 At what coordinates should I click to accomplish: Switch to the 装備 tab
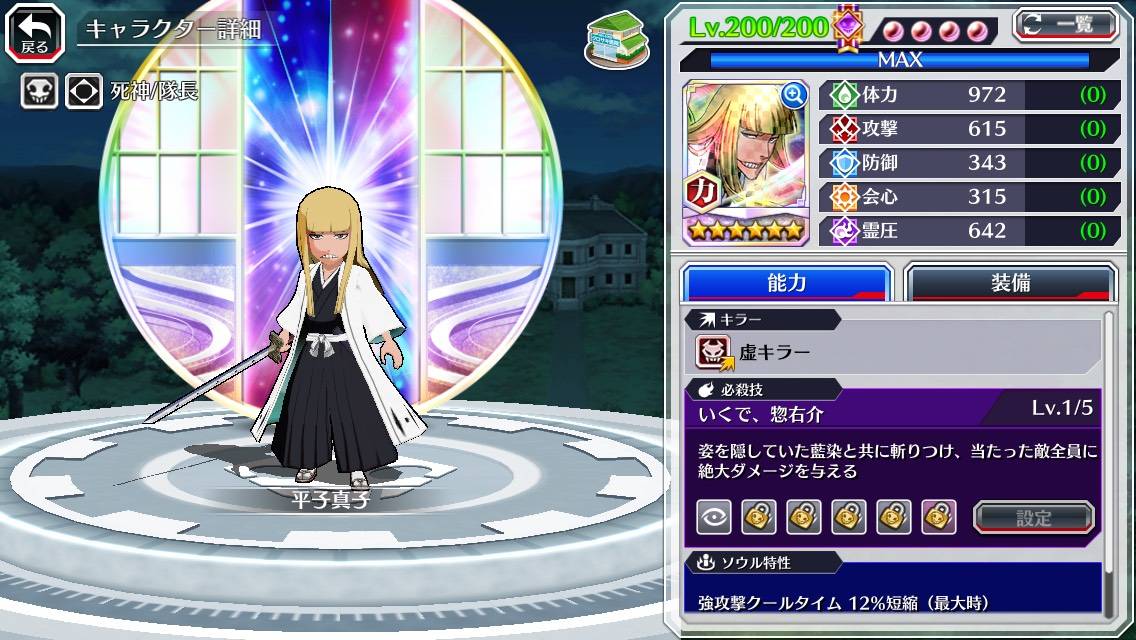[x=1010, y=283]
